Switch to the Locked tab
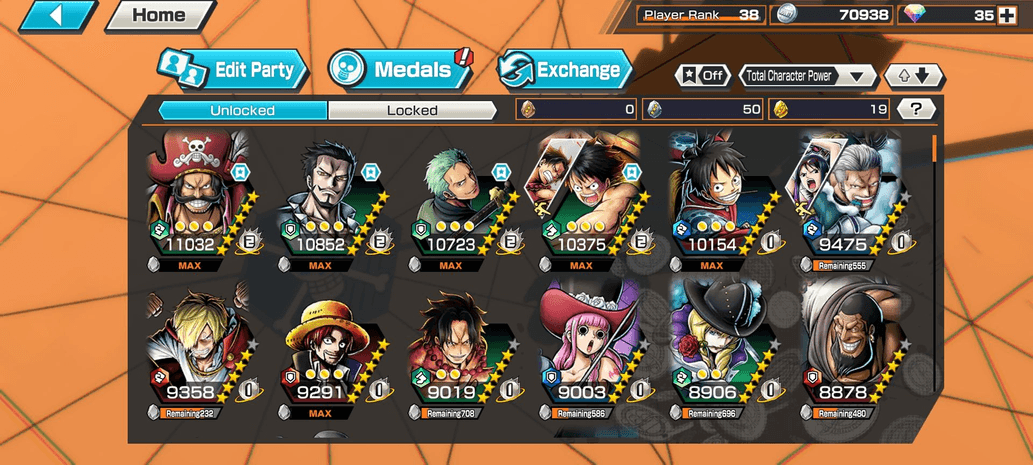Image resolution: width=1033 pixels, height=465 pixels. (412, 110)
